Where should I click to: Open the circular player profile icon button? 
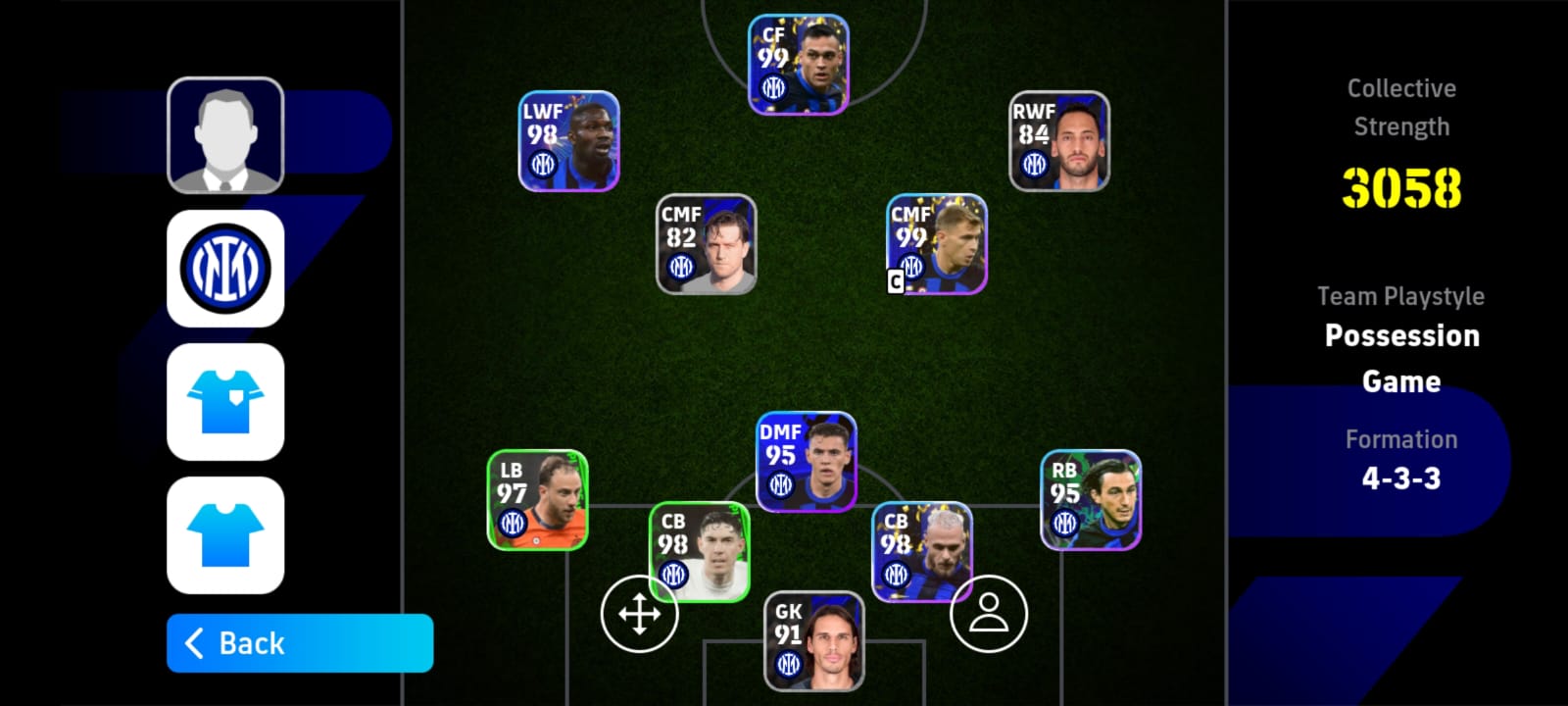(x=988, y=614)
